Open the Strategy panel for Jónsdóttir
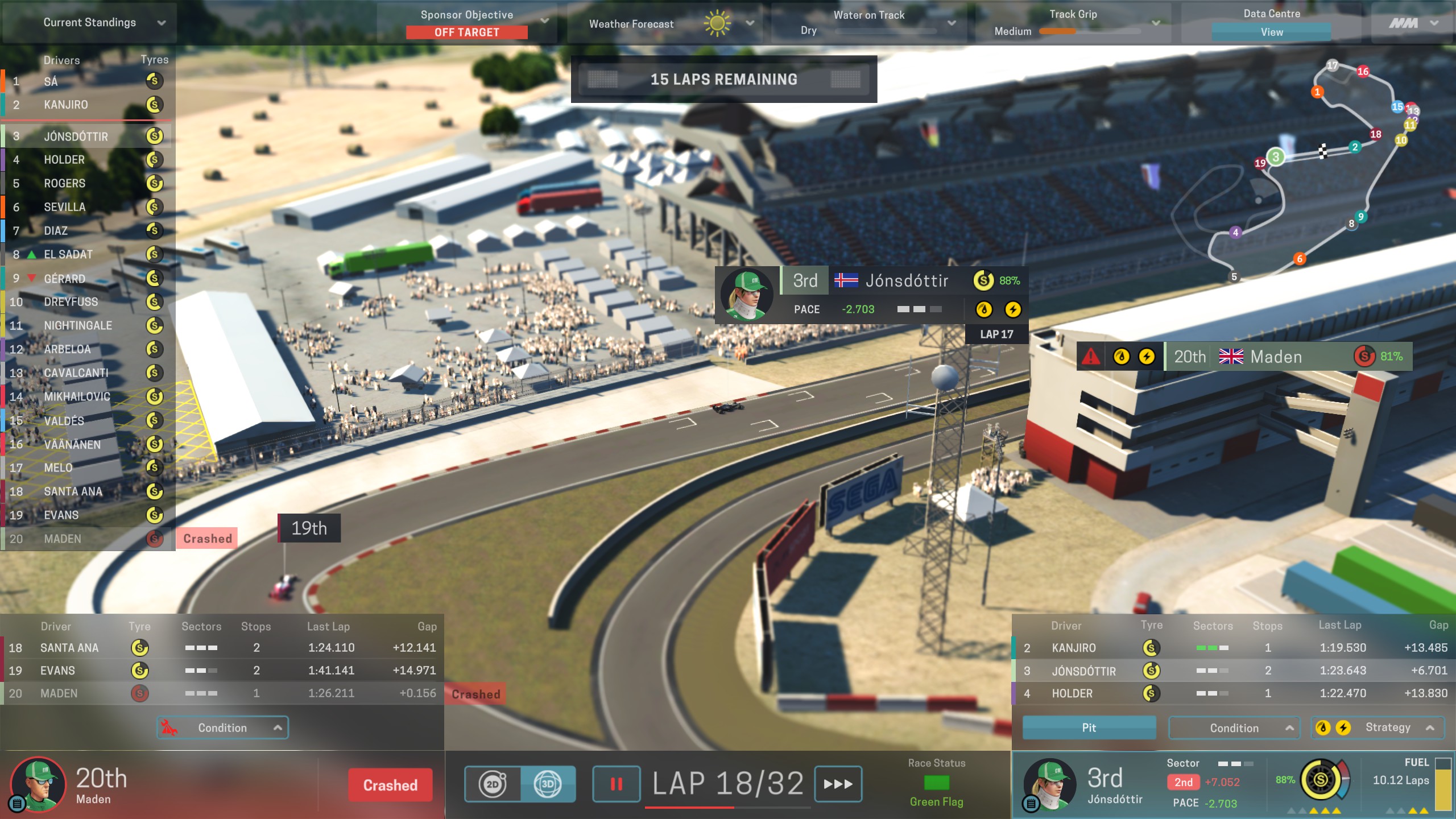Image resolution: width=1456 pixels, height=819 pixels. (x=1377, y=728)
